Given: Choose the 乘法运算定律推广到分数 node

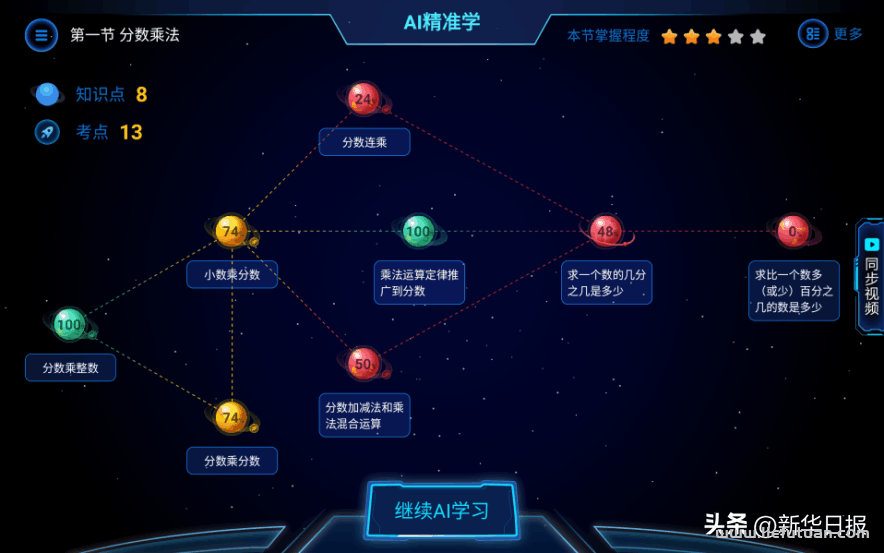Looking at the screenshot, I should (418, 231).
